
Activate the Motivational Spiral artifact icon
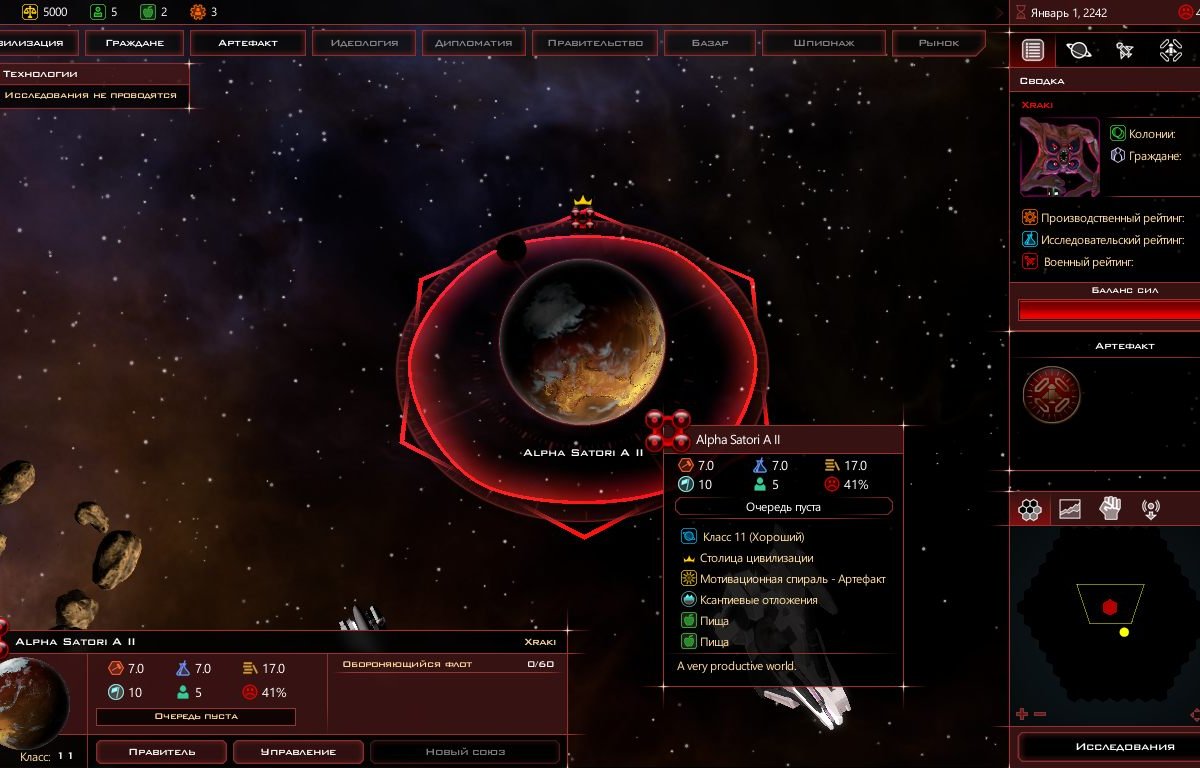[x=1051, y=395]
